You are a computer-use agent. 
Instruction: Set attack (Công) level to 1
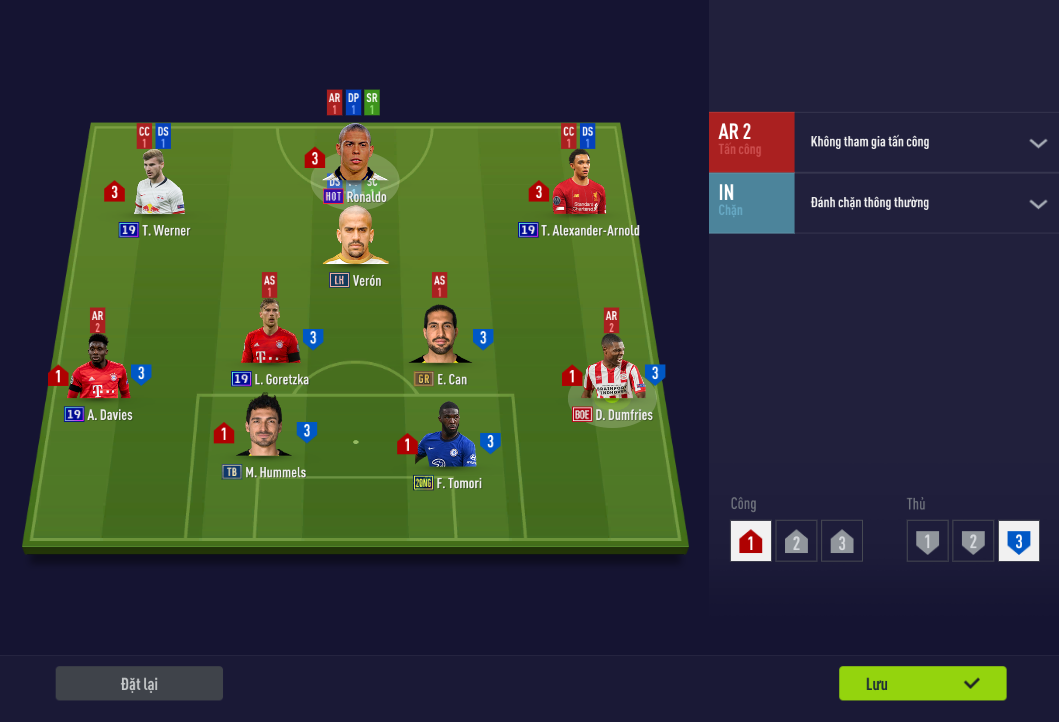751,541
